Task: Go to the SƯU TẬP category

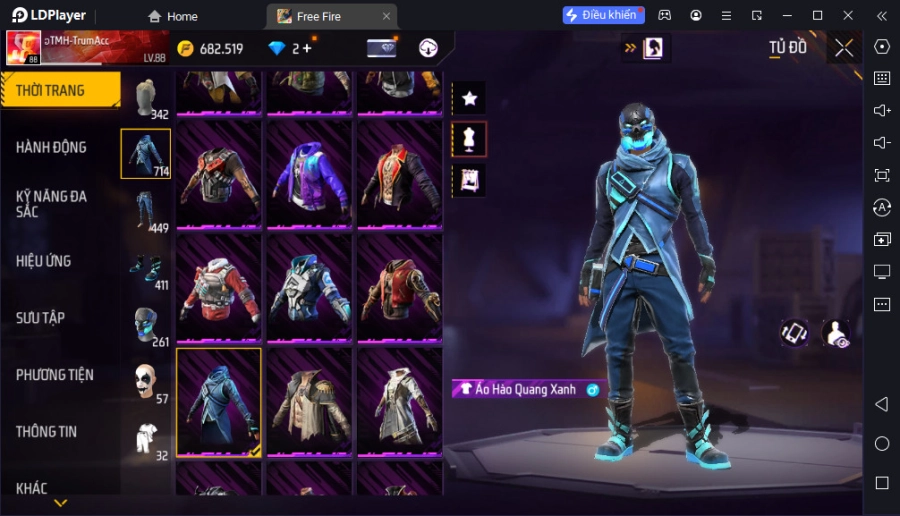Action: click(41, 318)
